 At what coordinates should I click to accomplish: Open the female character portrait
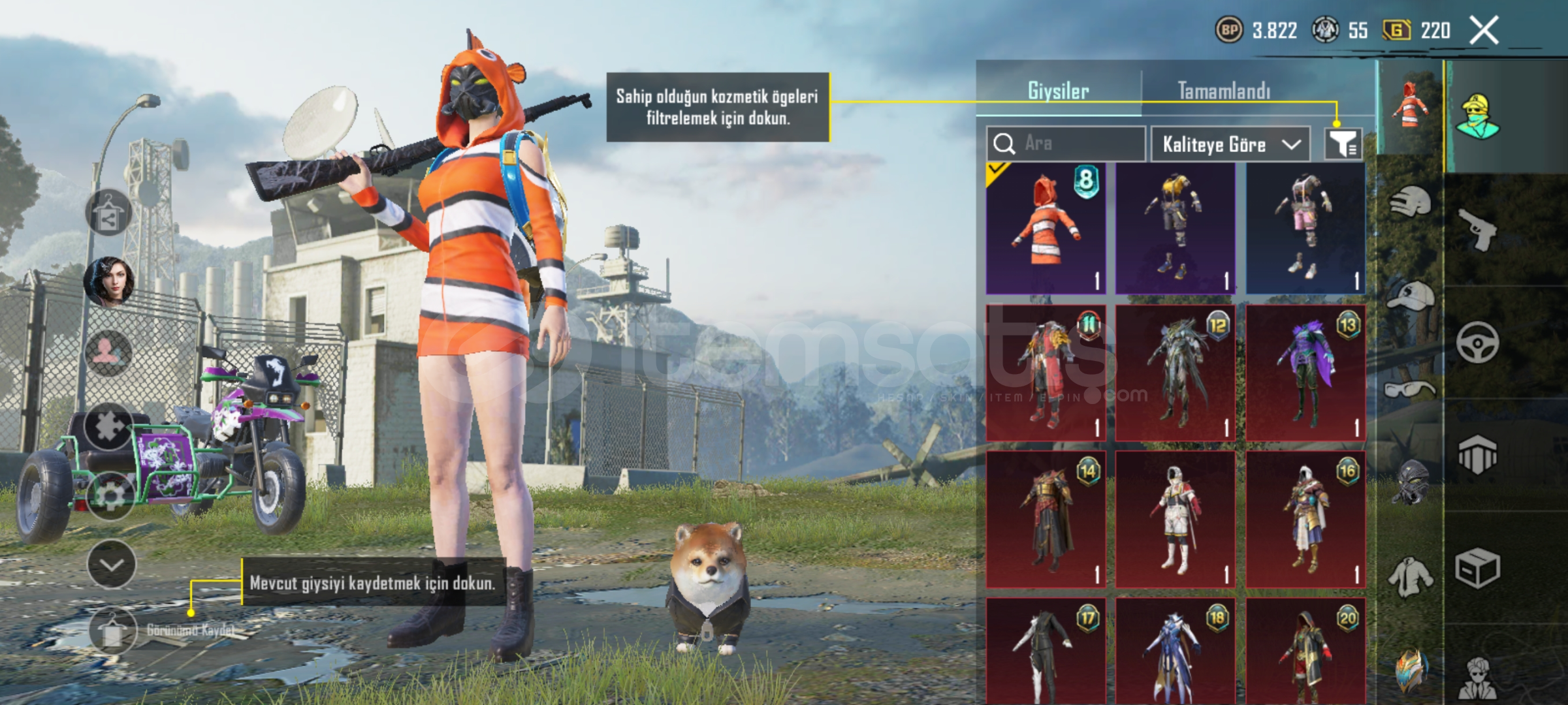click(108, 282)
